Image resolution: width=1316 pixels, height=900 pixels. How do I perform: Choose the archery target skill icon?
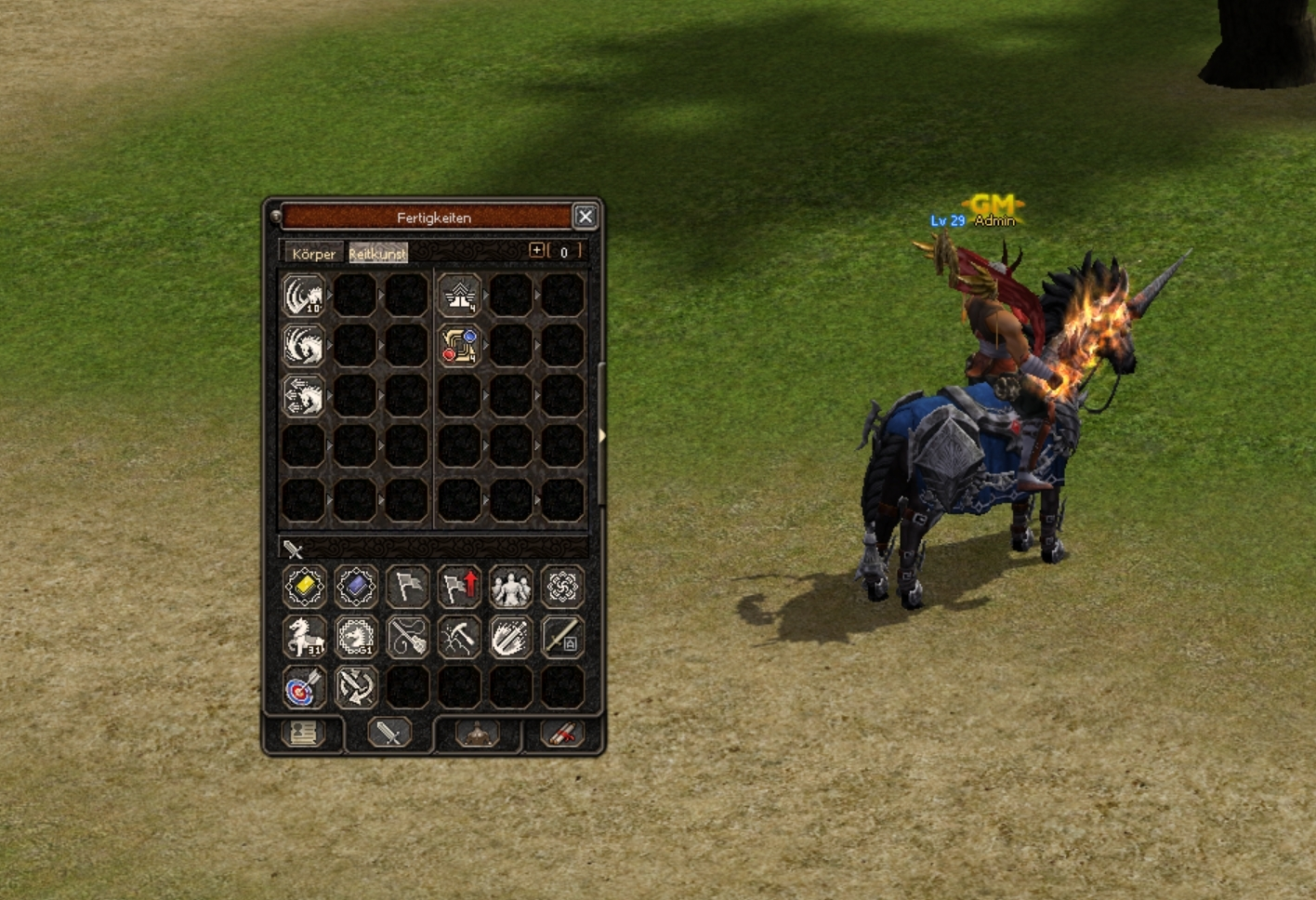[304, 688]
